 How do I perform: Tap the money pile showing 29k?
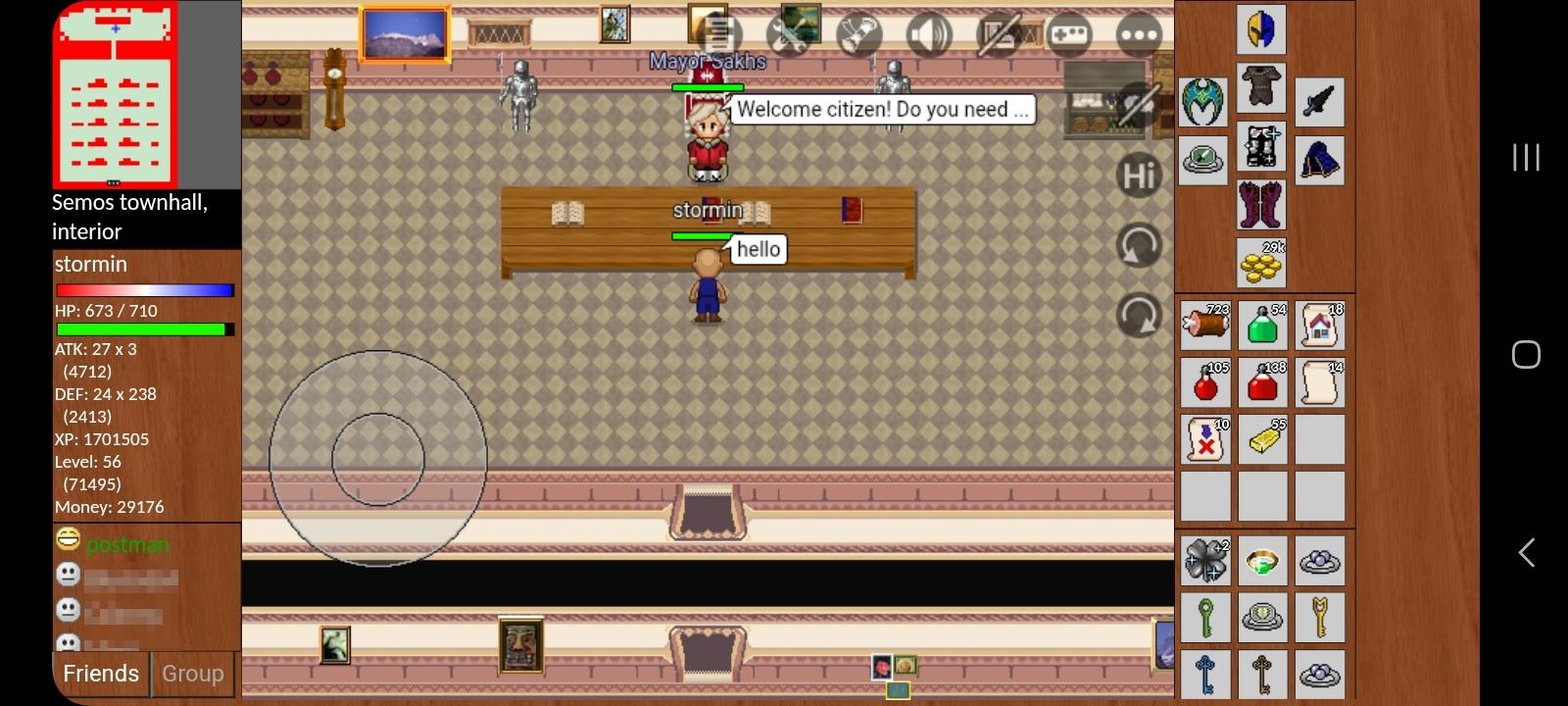tap(1262, 261)
